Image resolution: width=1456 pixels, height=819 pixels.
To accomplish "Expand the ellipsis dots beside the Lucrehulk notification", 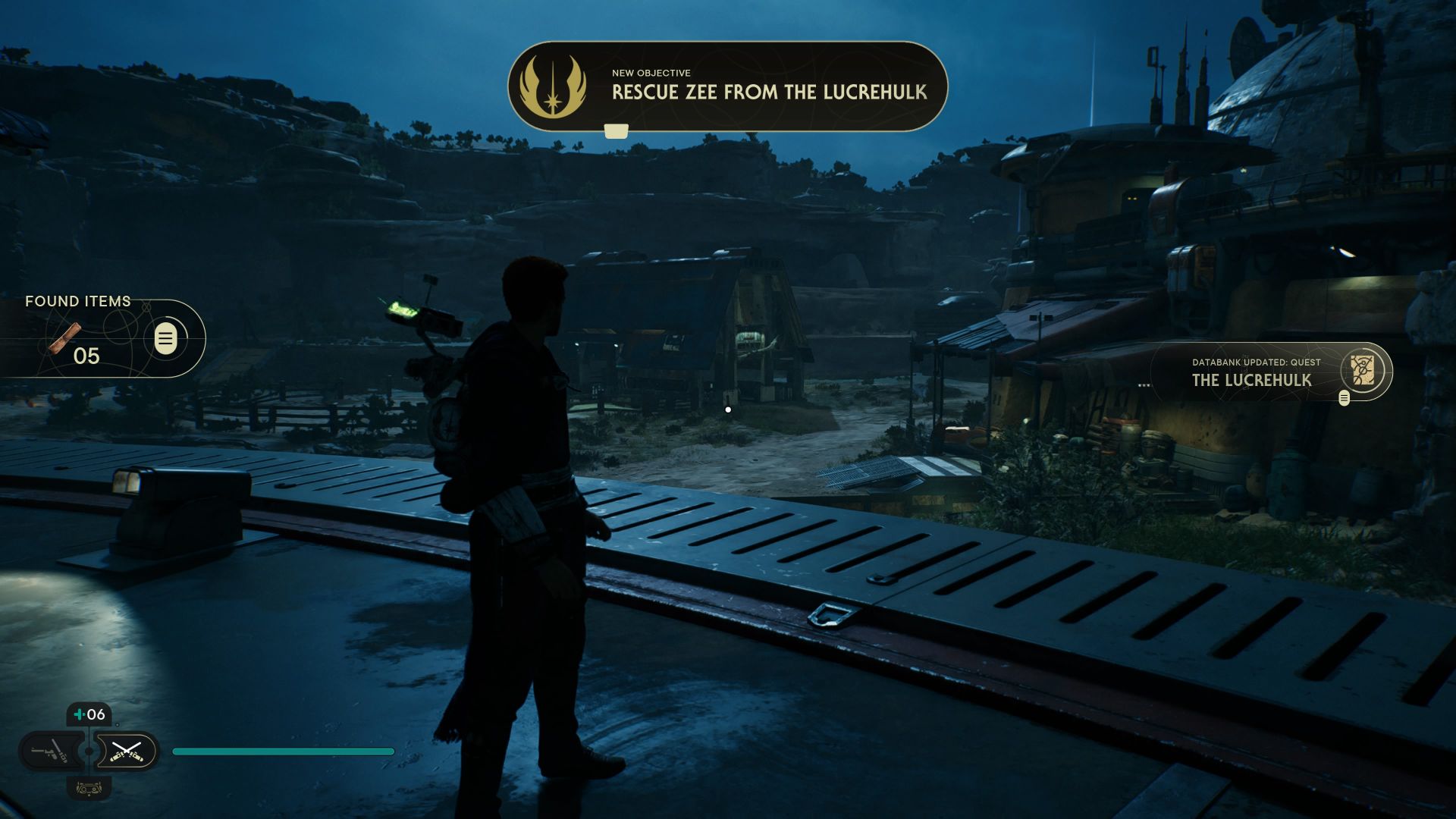I will pos(1144,384).
